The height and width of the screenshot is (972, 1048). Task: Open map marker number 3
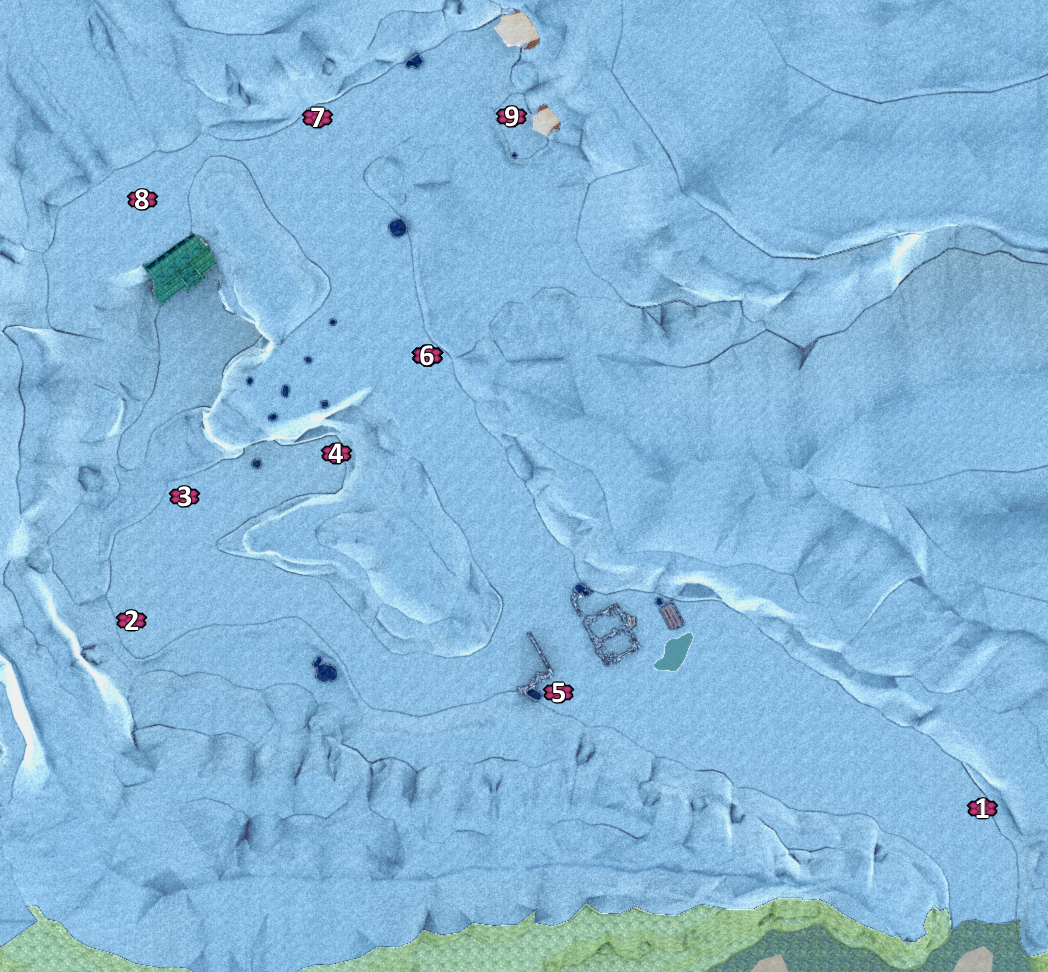click(183, 496)
